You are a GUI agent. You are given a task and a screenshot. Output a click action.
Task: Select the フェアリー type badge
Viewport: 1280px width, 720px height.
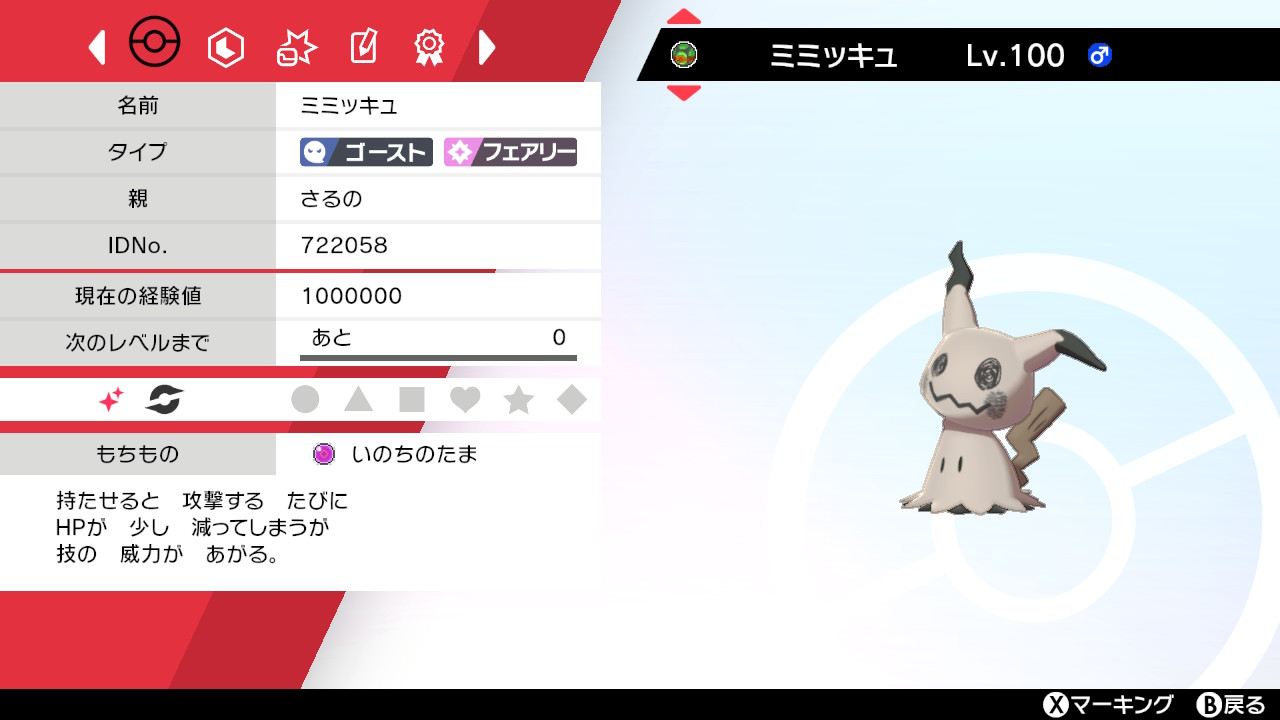[x=510, y=152]
